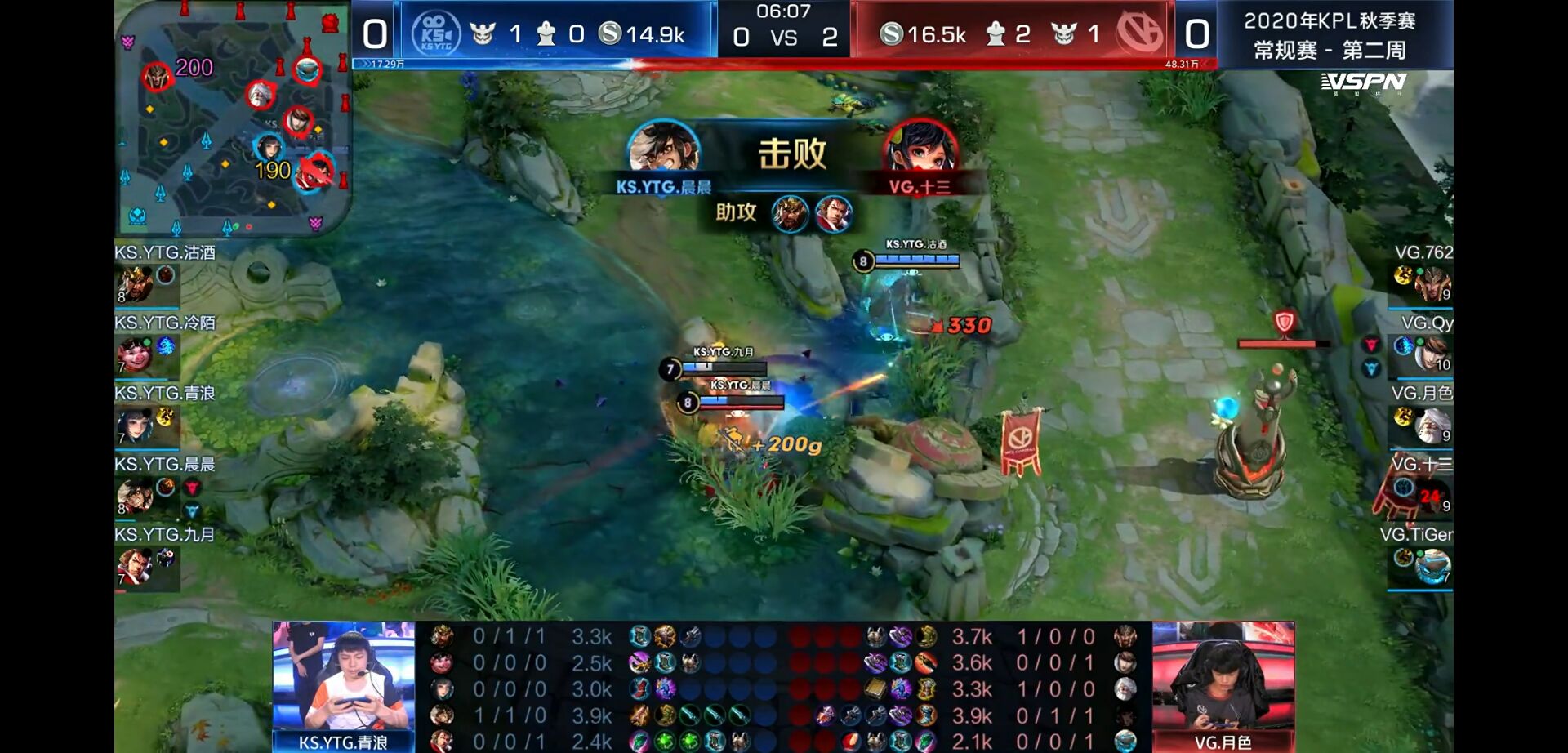The image size is (1568, 753).
Task: Click the minimap
Action: coord(233,118)
